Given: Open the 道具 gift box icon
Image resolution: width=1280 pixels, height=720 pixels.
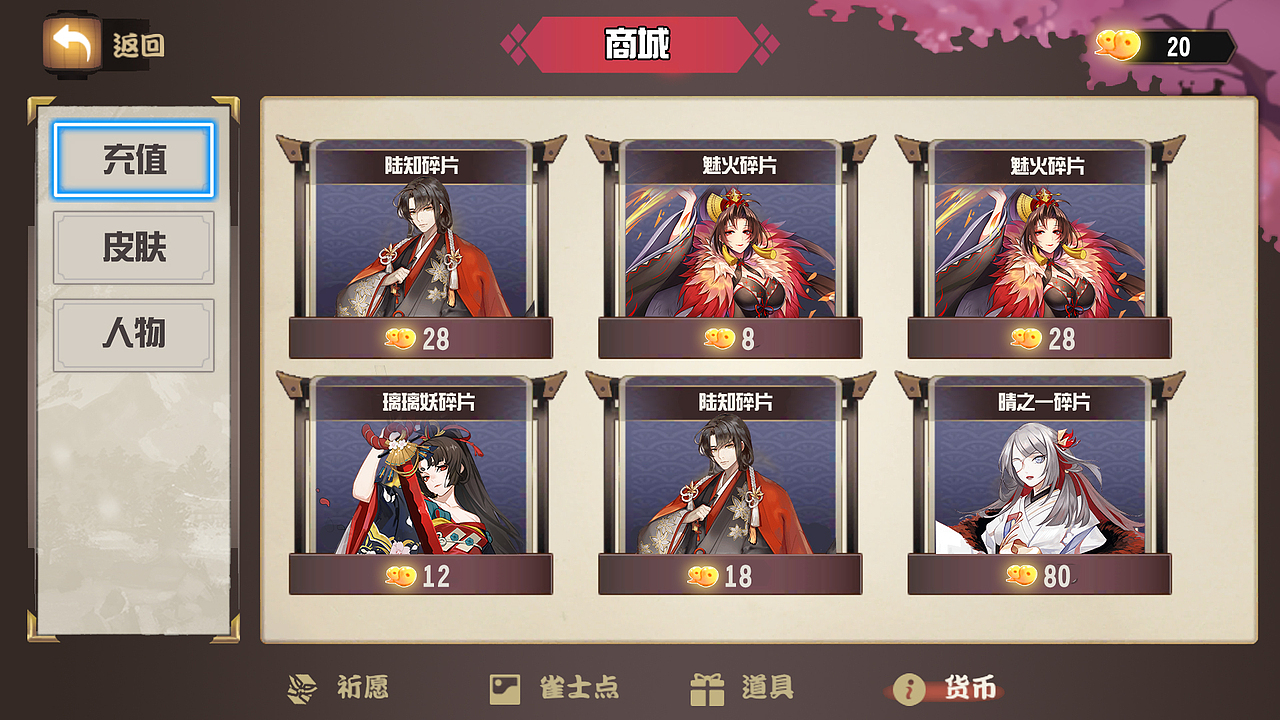Looking at the screenshot, I should pyautogui.click(x=707, y=687).
